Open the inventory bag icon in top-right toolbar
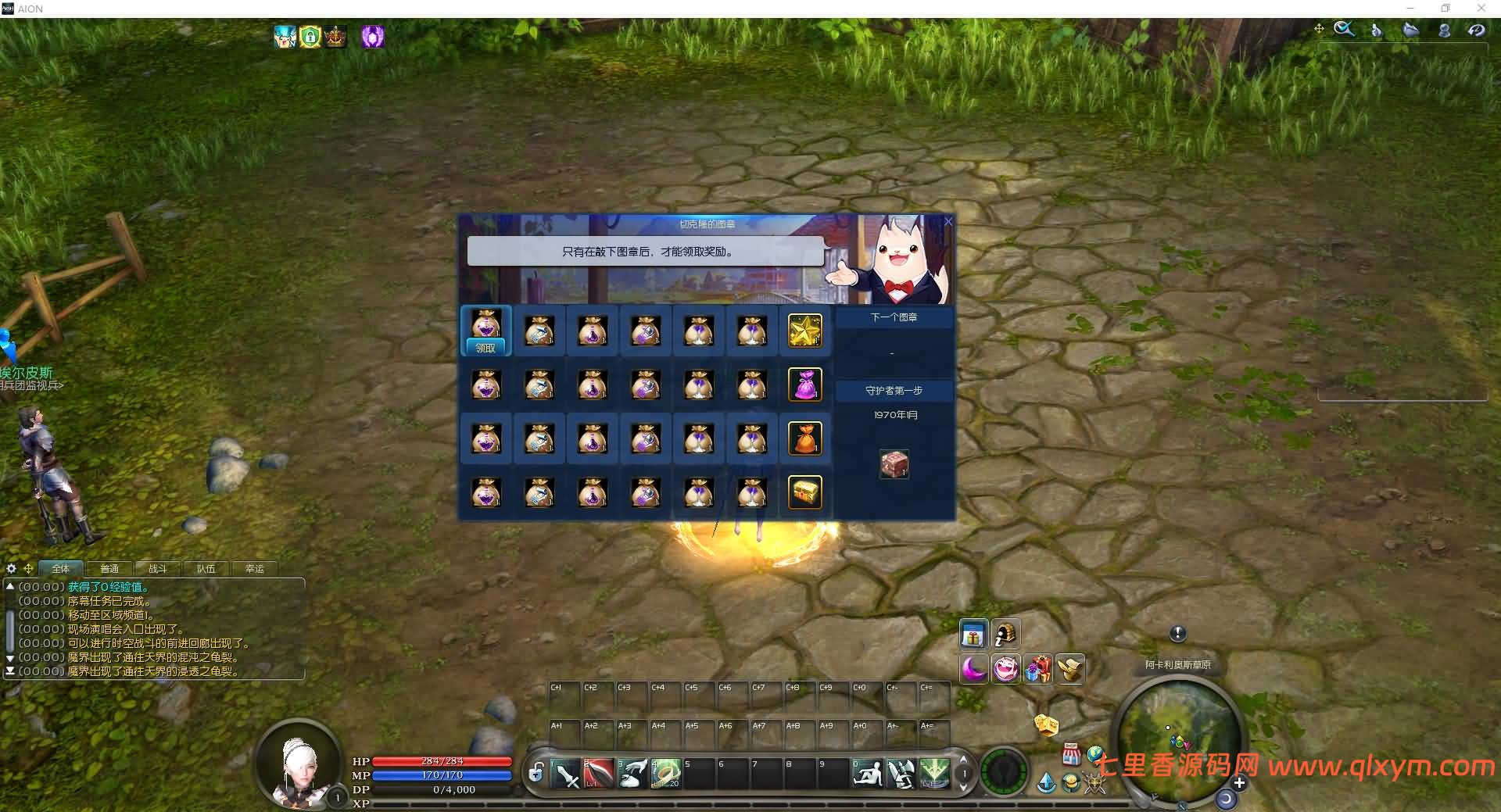 1411,30
